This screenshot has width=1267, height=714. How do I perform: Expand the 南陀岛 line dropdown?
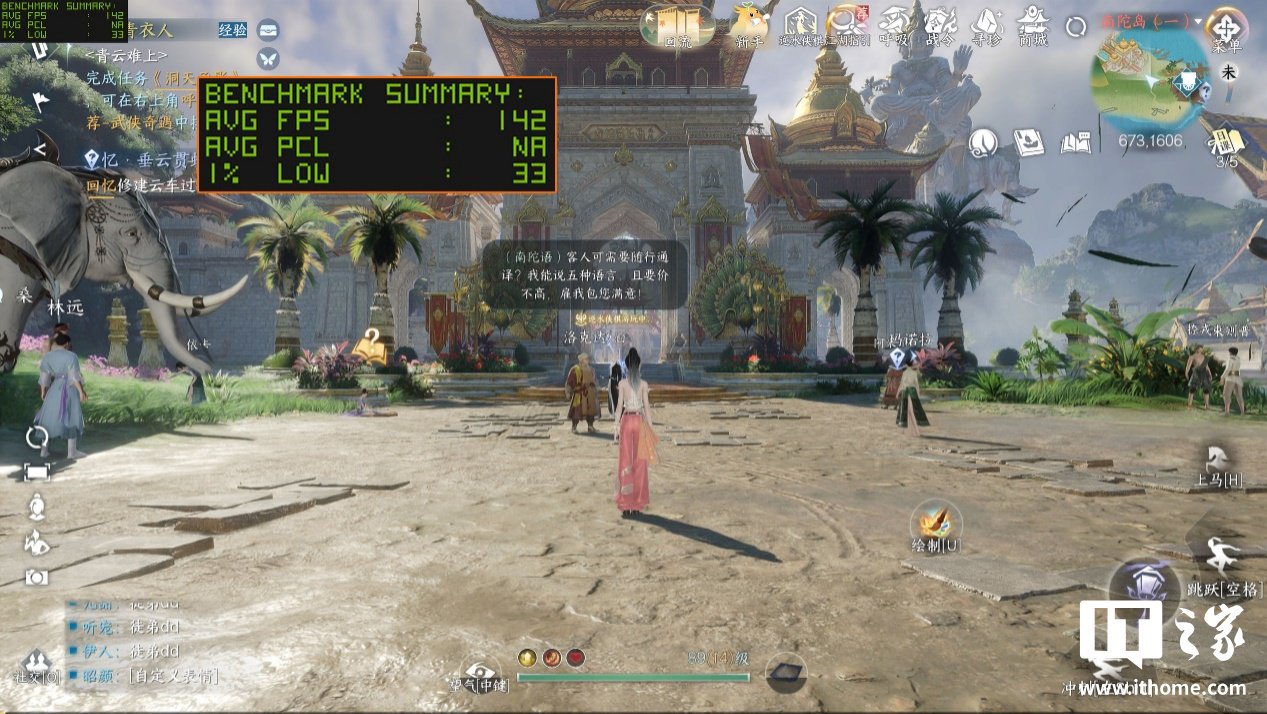coord(1198,21)
